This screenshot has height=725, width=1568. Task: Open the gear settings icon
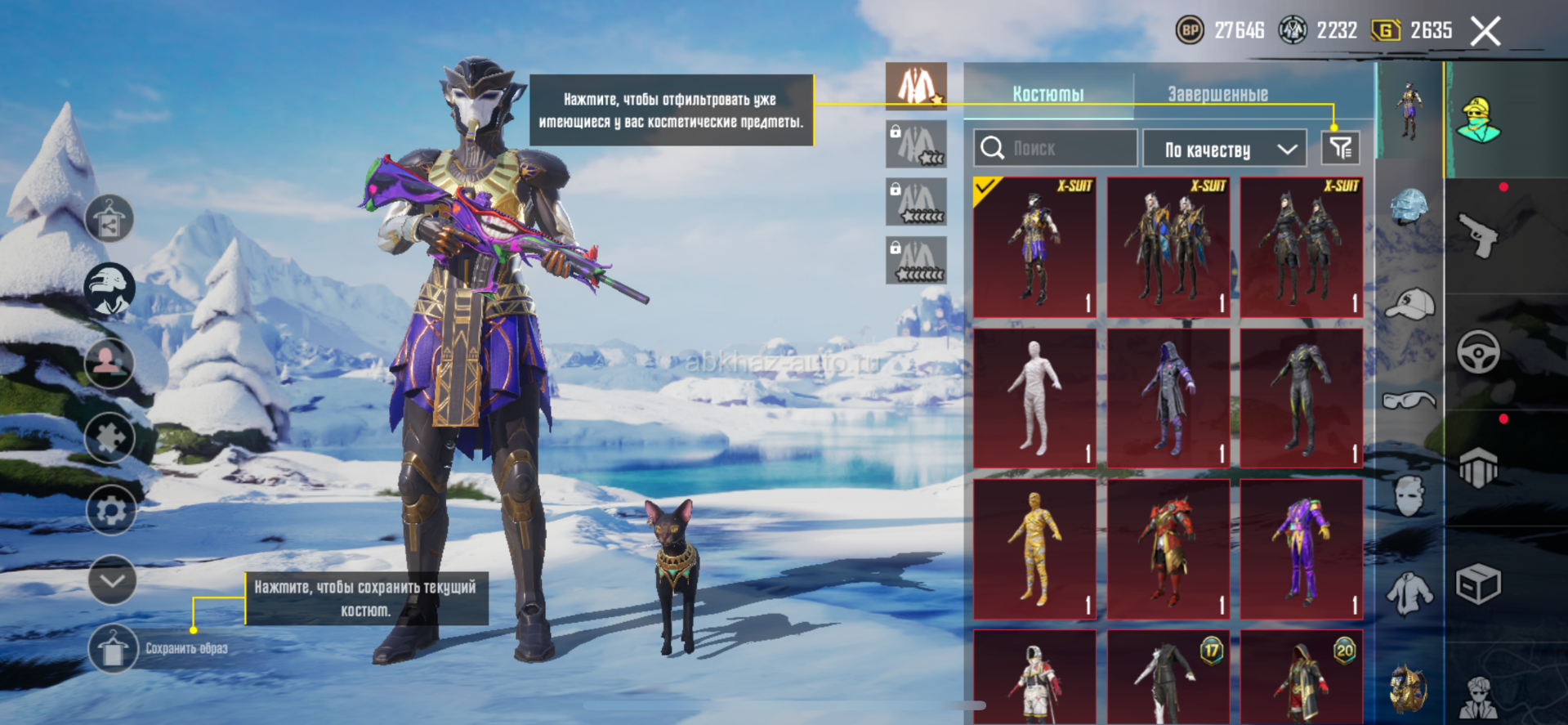tap(111, 511)
